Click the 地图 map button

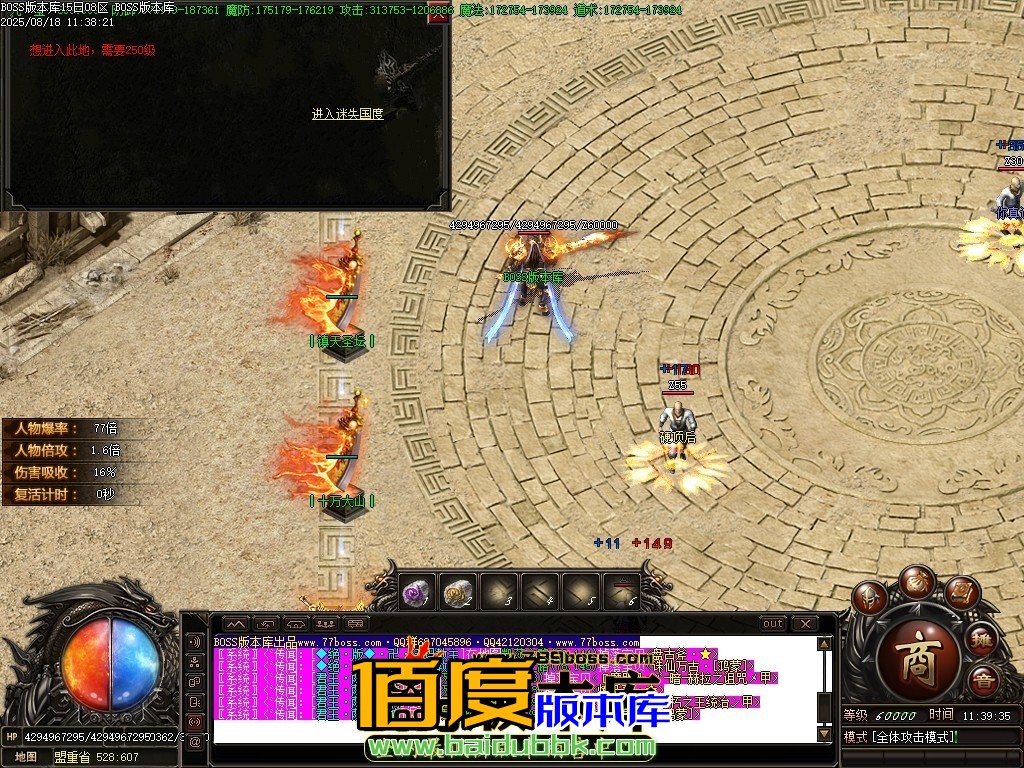26,757
